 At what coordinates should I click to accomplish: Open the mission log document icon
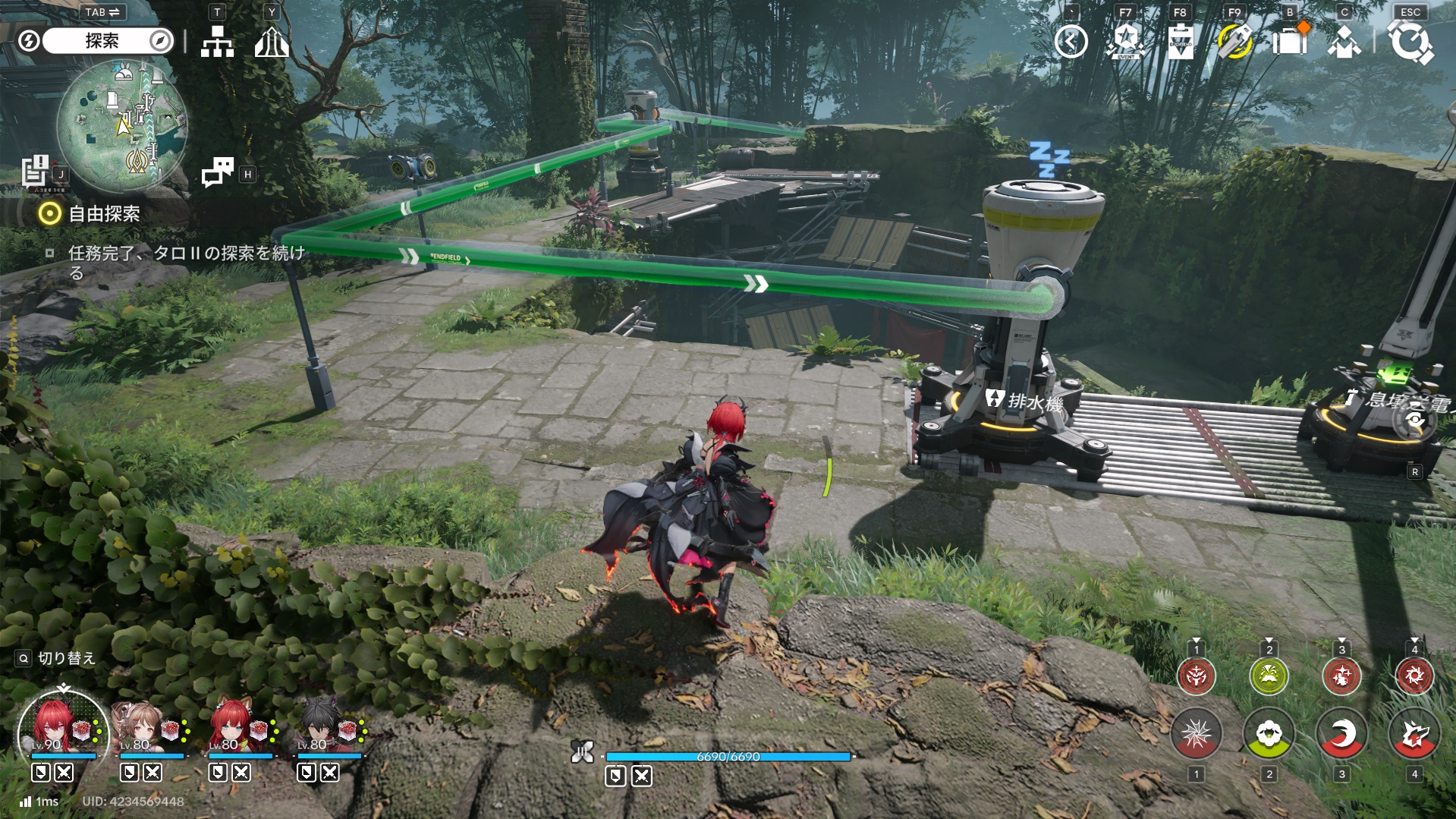pos(35,171)
